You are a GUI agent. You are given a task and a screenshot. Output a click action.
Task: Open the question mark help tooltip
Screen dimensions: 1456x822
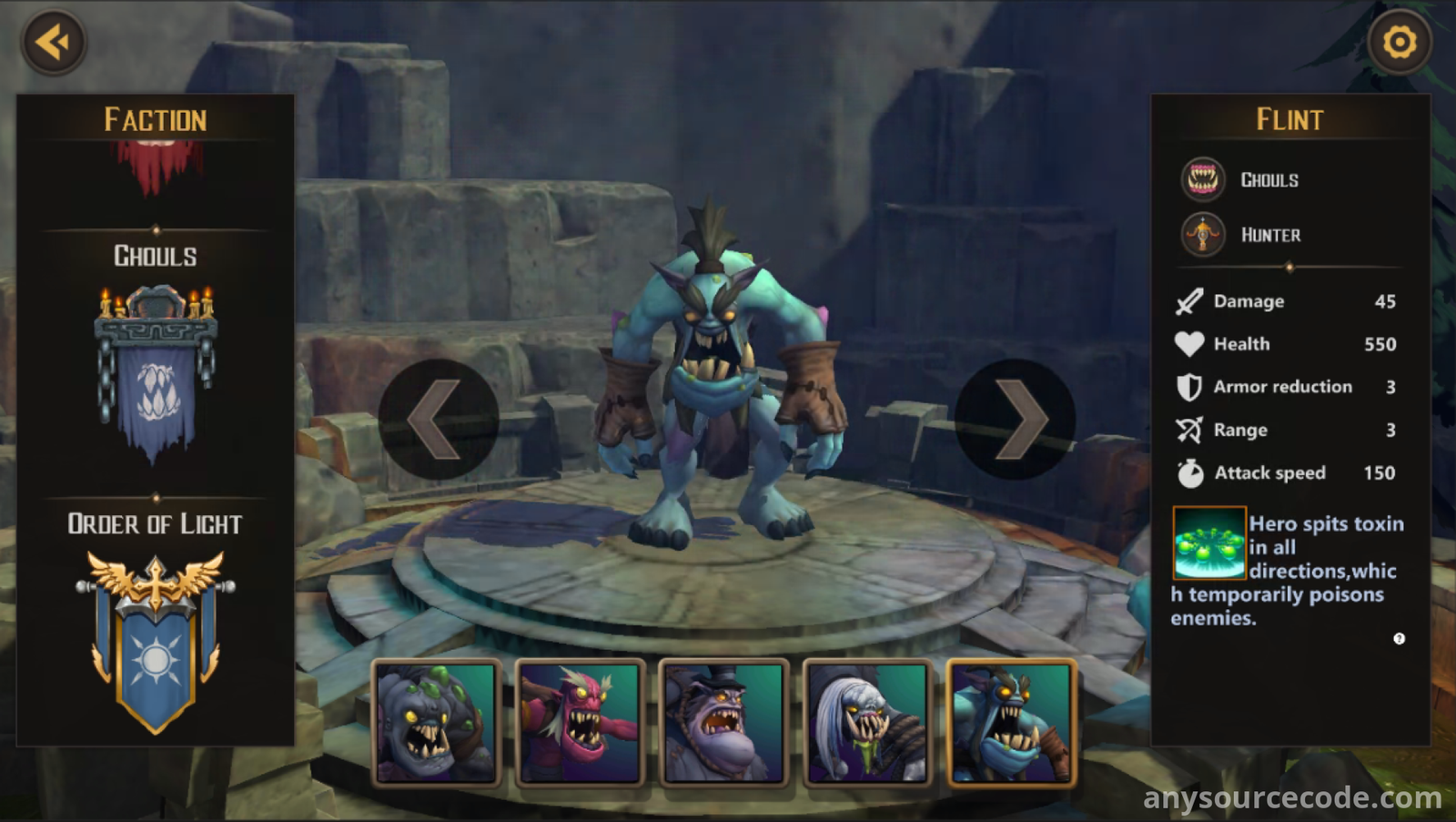(x=1399, y=639)
